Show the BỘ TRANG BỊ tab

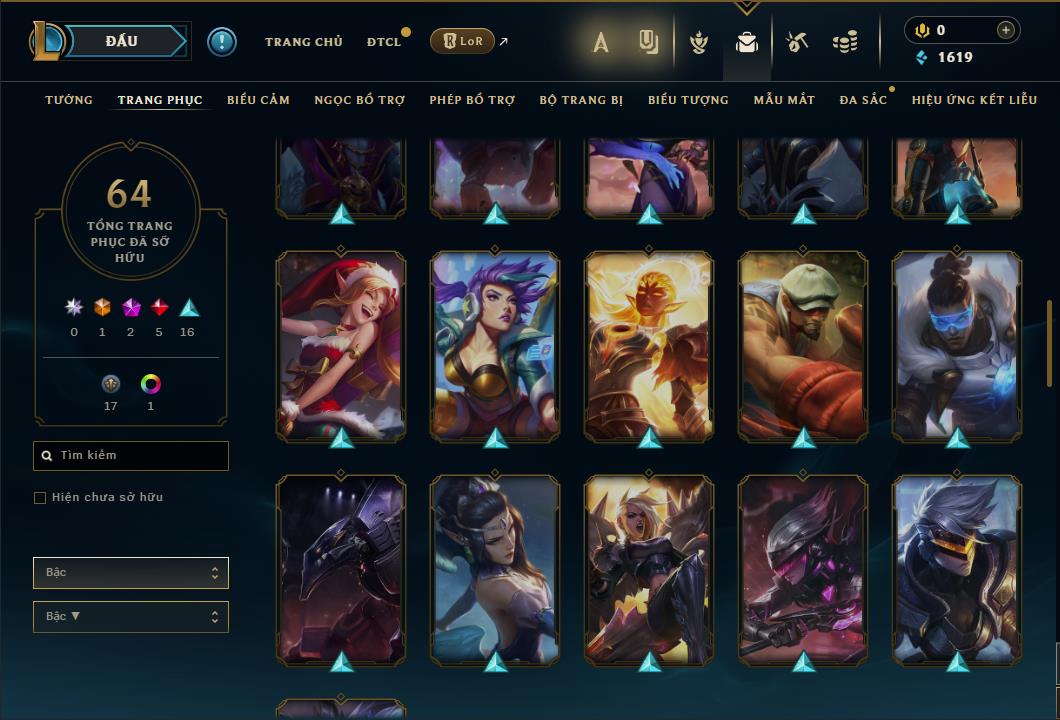(581, 100)
